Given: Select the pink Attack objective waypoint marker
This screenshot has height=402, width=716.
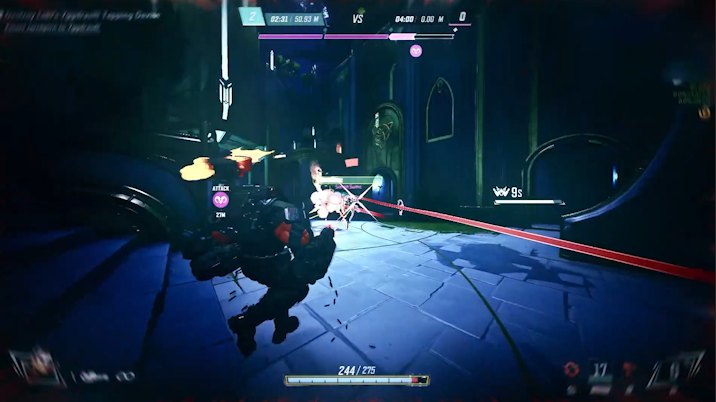Looking at the screenshot, I should 220,200.
